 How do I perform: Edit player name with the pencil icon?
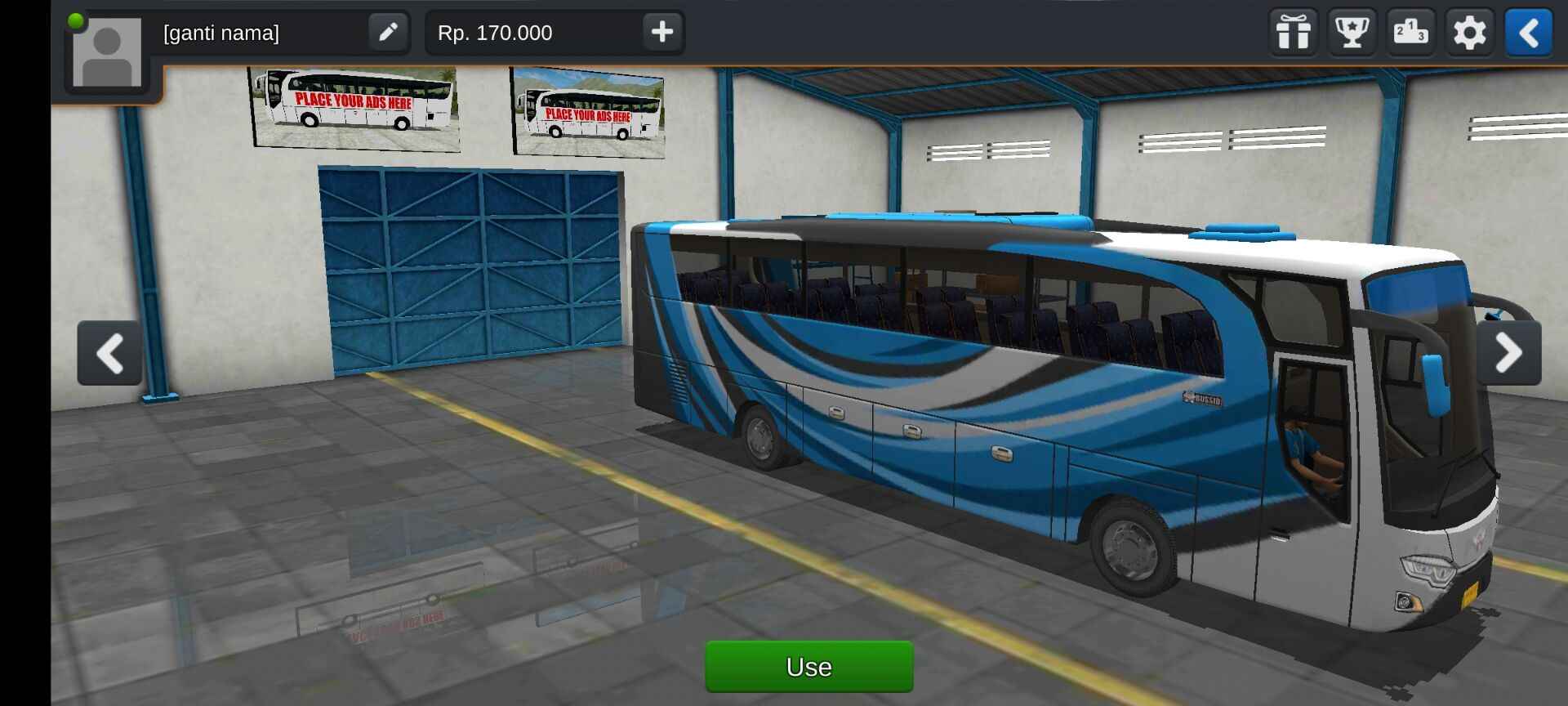(x=388, y=33)
